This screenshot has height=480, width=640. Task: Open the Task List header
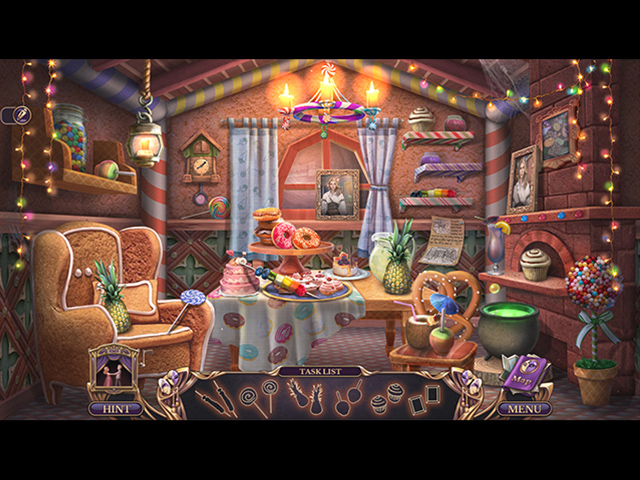(321, 371)
